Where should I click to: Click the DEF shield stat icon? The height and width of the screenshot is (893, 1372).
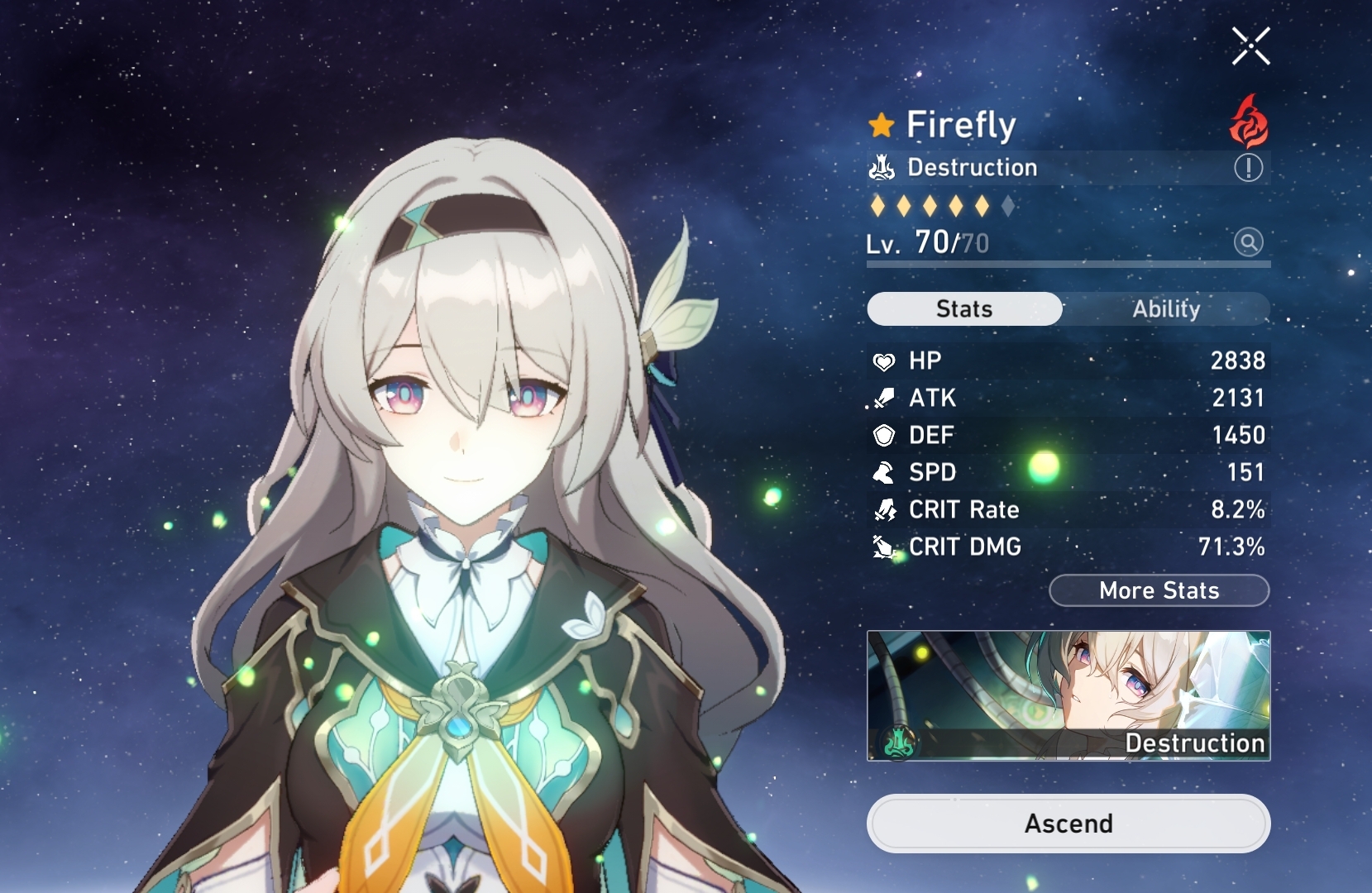click(883, 435)
